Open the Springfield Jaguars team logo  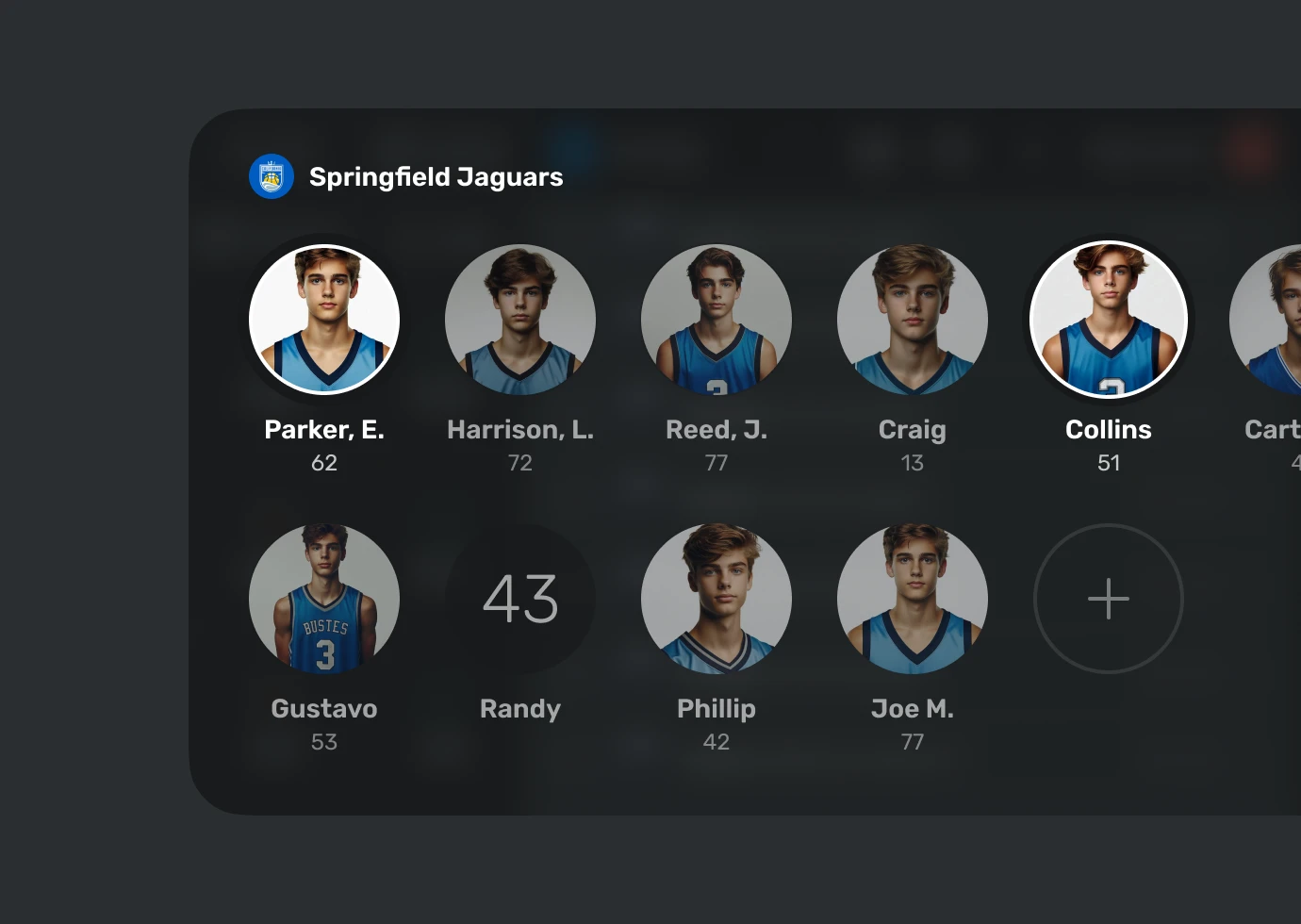coord(272,176)
